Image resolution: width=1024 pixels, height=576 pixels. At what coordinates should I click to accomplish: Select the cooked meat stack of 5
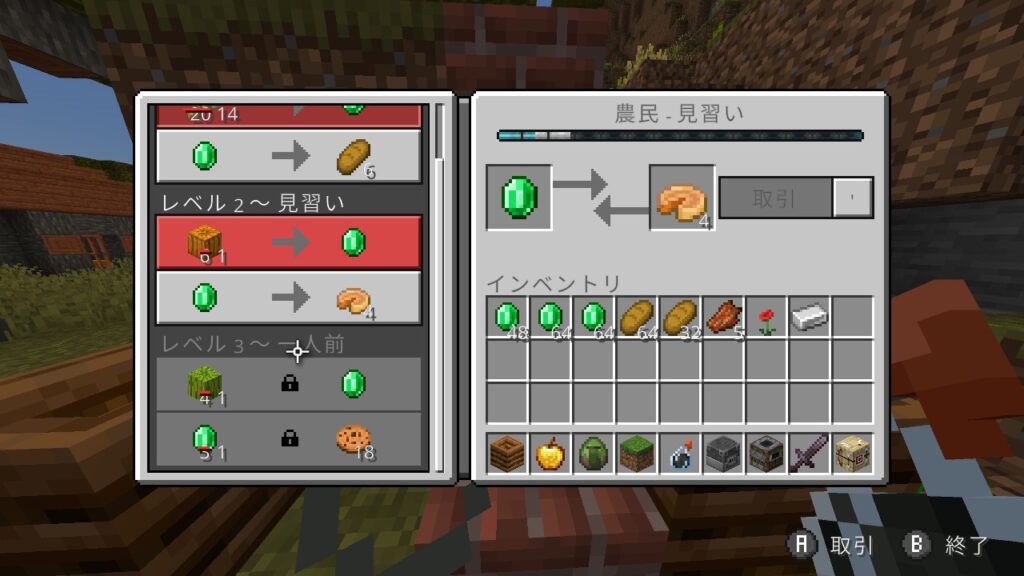tap(723, 317)
